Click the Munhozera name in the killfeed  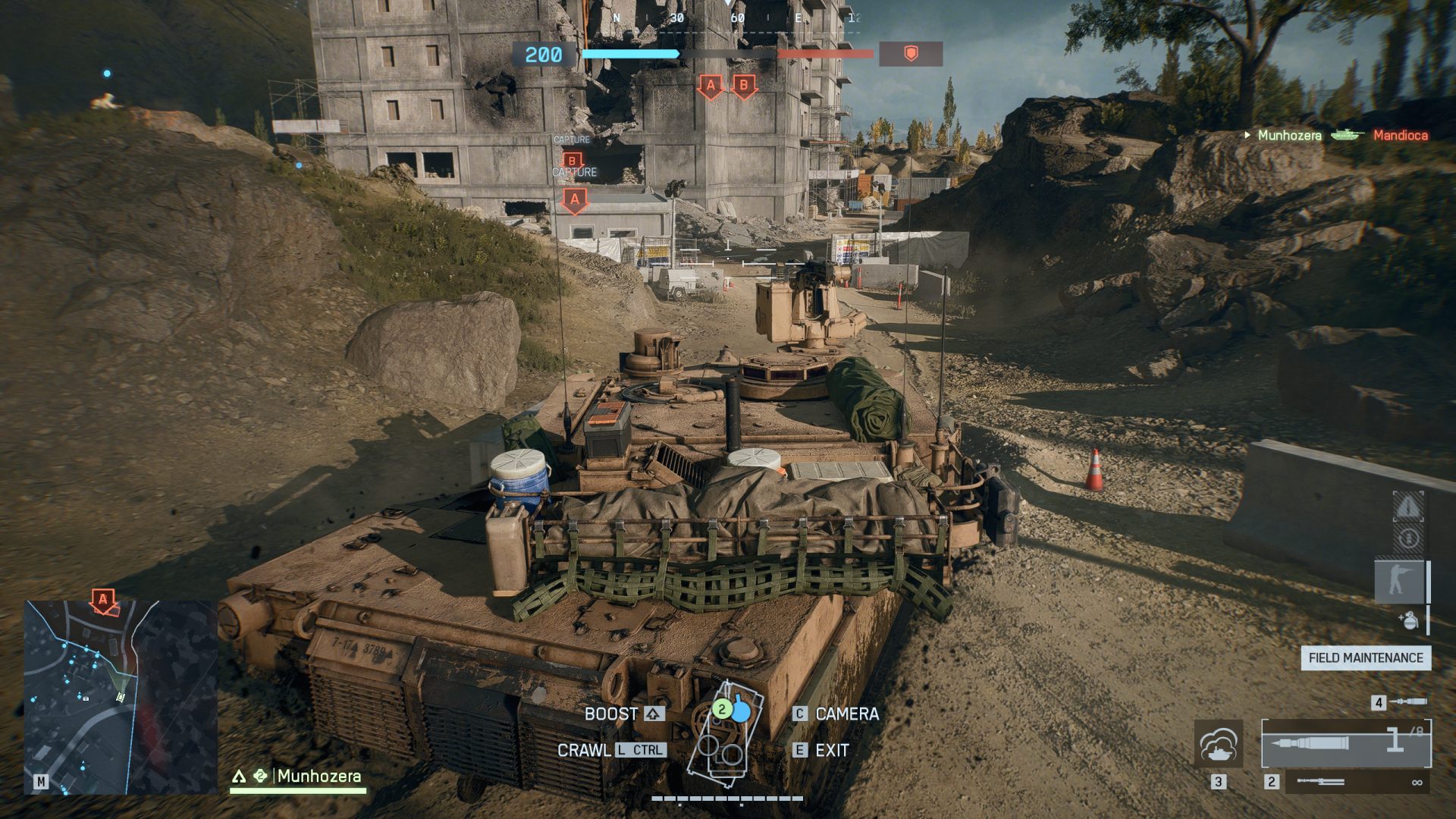[1289, 135]
